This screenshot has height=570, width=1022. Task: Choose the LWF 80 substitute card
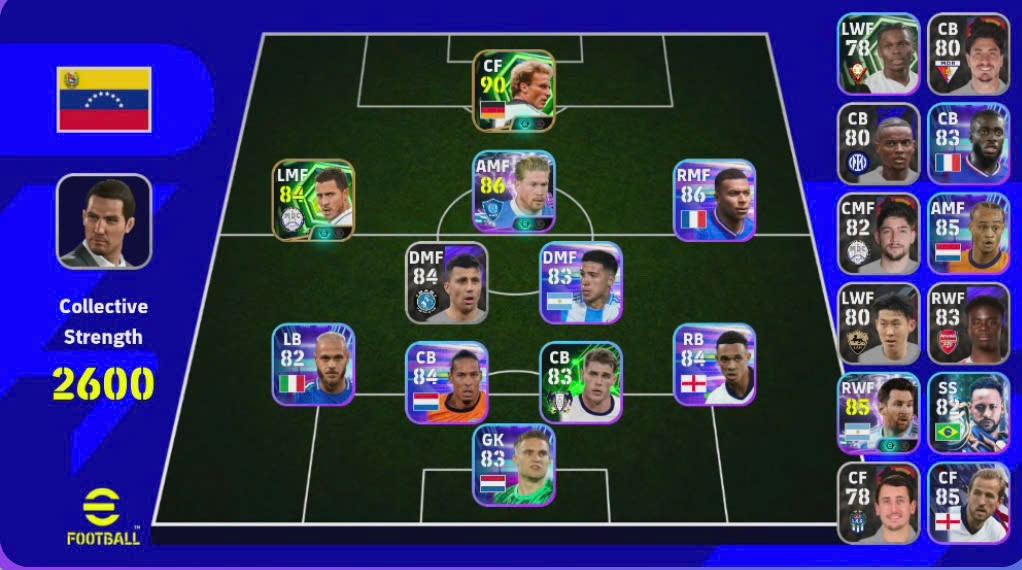point(878,324)
